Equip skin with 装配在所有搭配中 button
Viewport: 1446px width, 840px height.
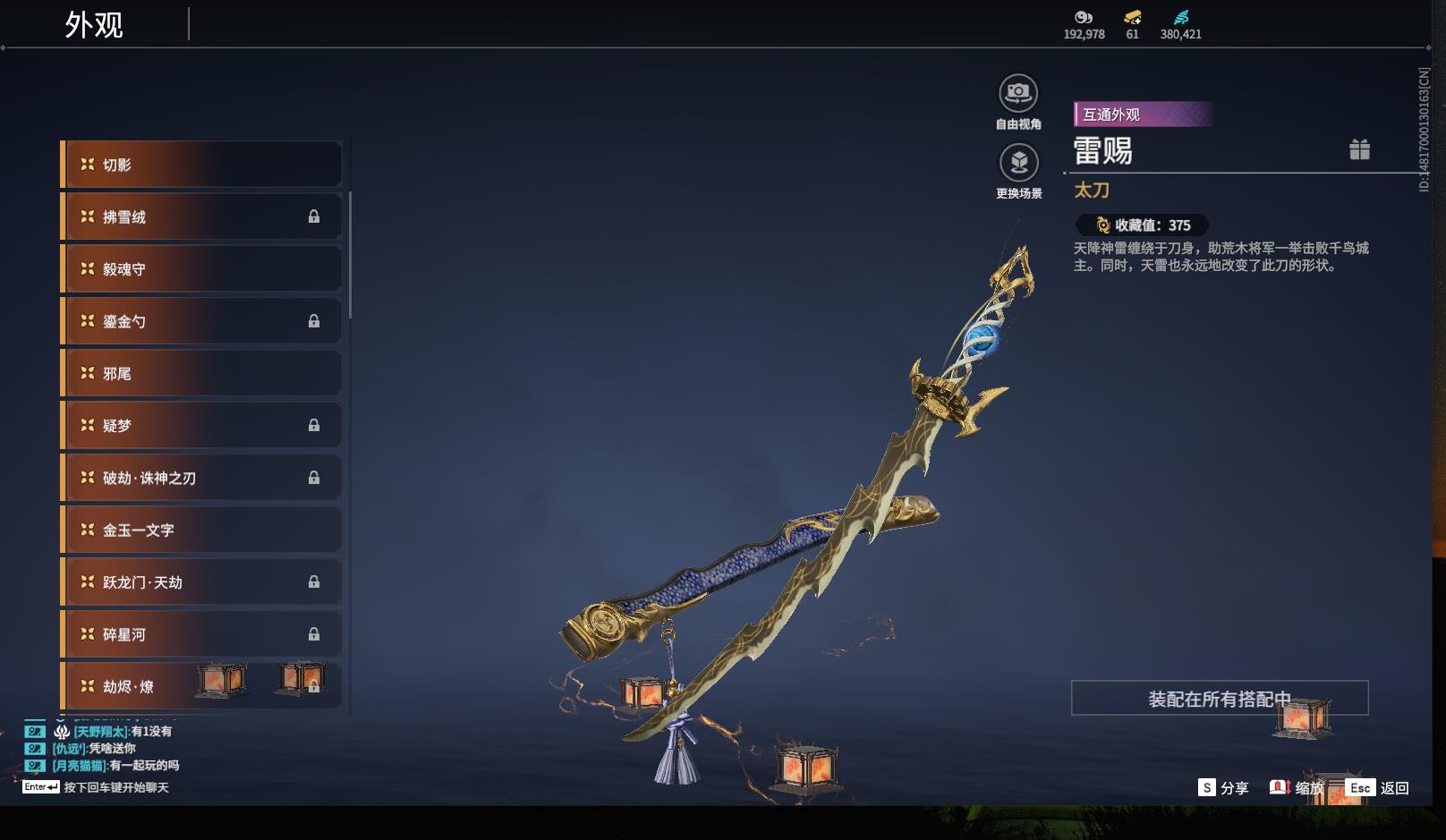1219,699
